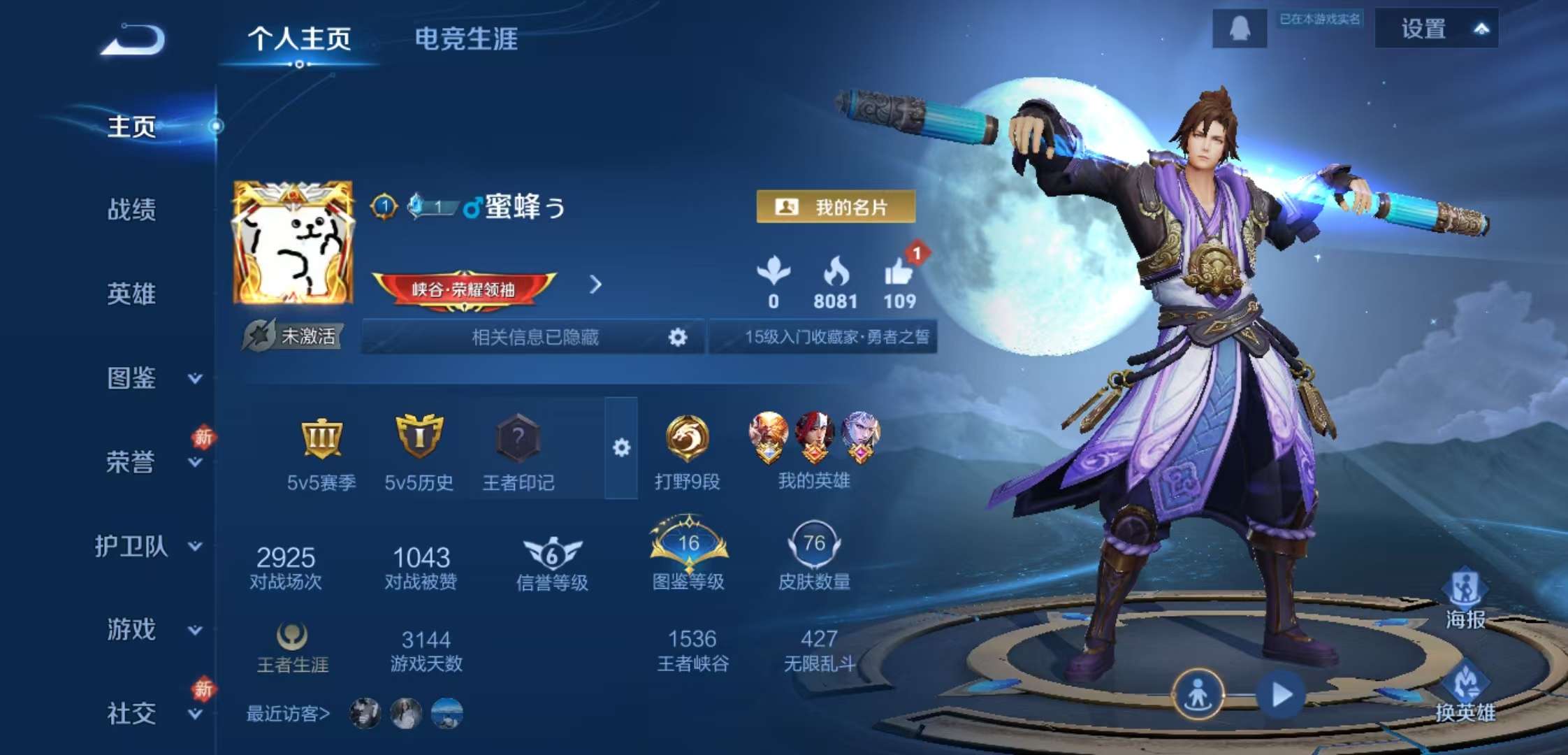Click the spectator ghost icon near 设置

tap(1240, 28)
